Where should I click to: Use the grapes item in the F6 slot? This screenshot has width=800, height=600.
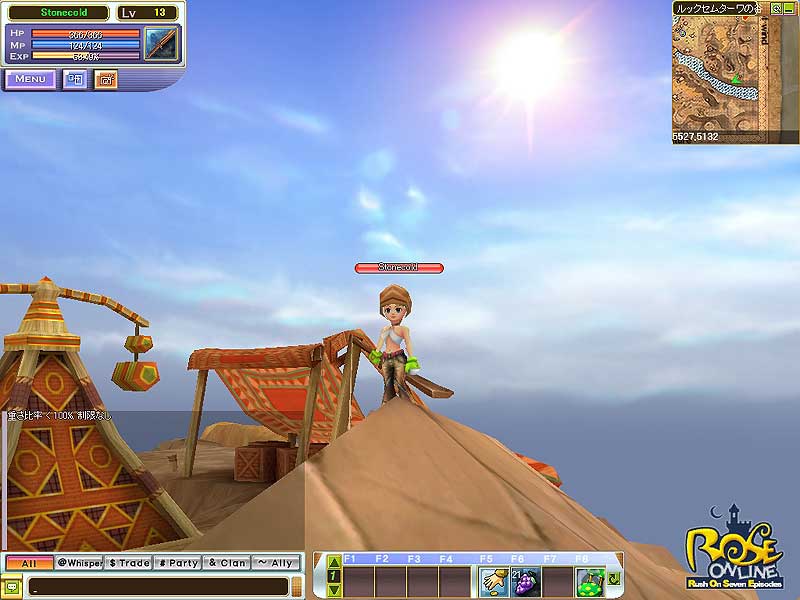tap(526, 581)
